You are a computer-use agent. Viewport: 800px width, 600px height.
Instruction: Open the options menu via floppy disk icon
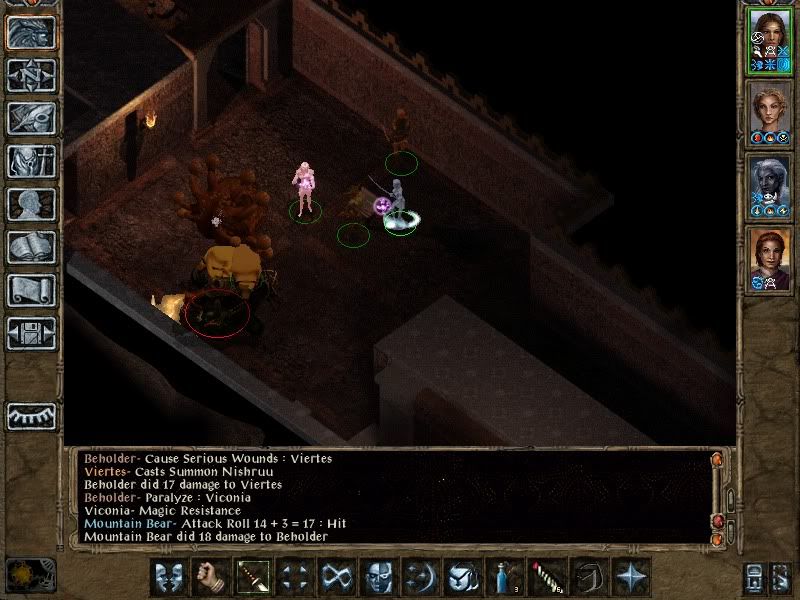click(x=31, y=333)
